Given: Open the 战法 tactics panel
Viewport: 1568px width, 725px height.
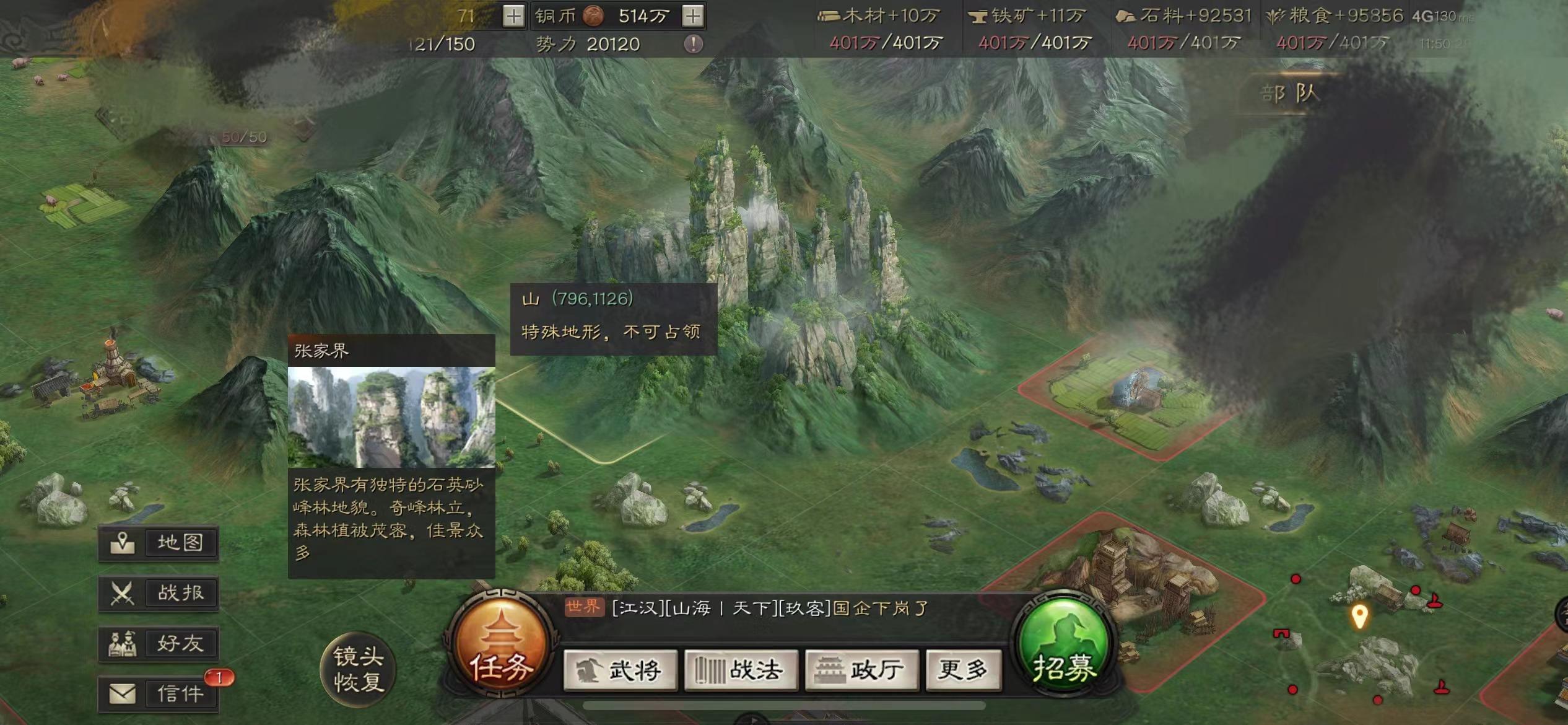Looking at the screenshot, I should point(741,669).
